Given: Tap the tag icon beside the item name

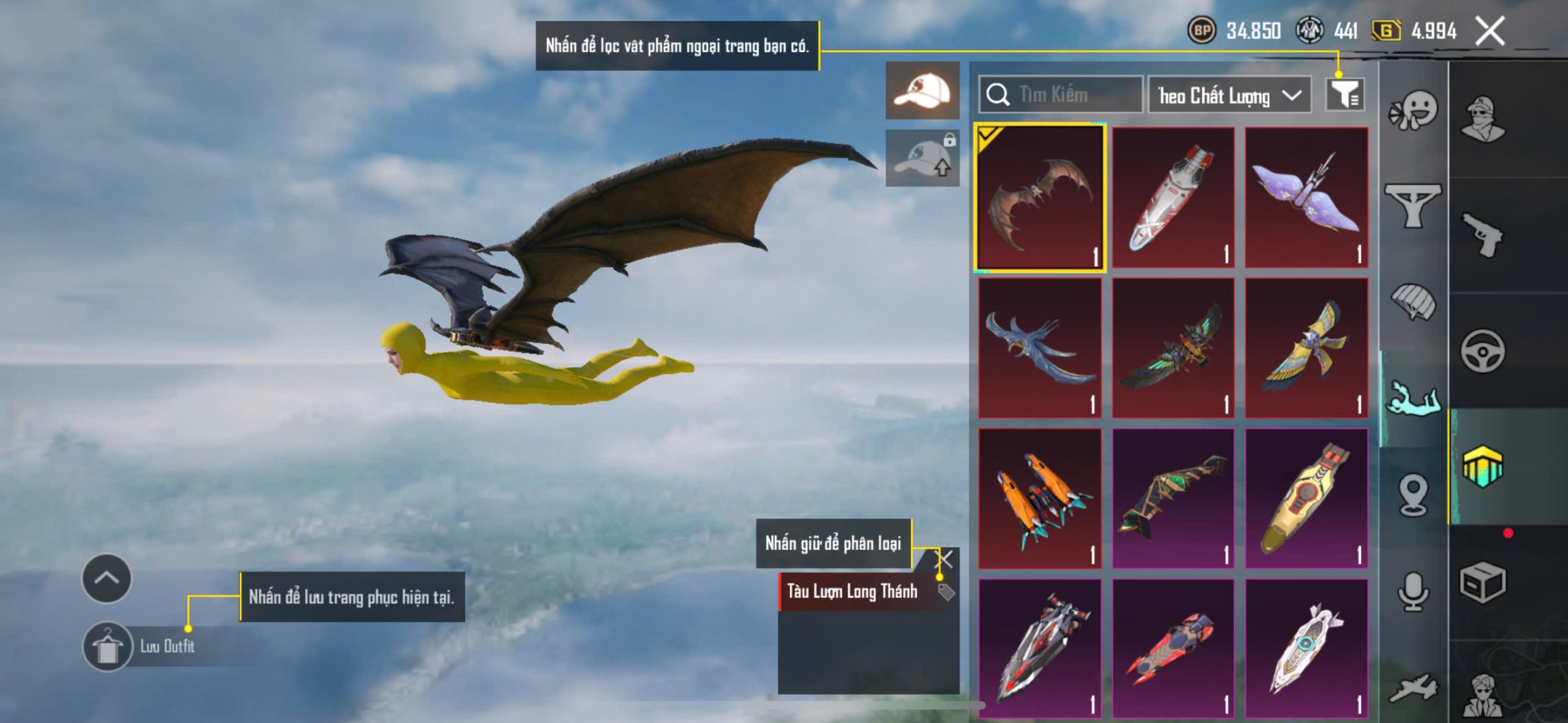Looking at the screenshot, I should pyautogui.click(x=946, y=591).
